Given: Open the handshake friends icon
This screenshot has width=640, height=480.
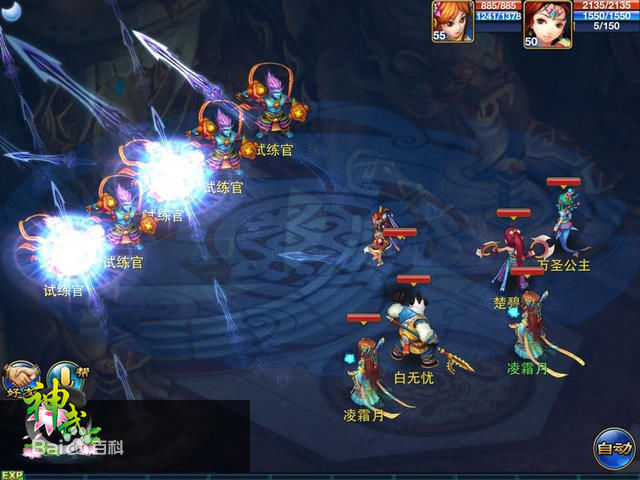Looking at the screenshot, I should click(x=18, y=377).
